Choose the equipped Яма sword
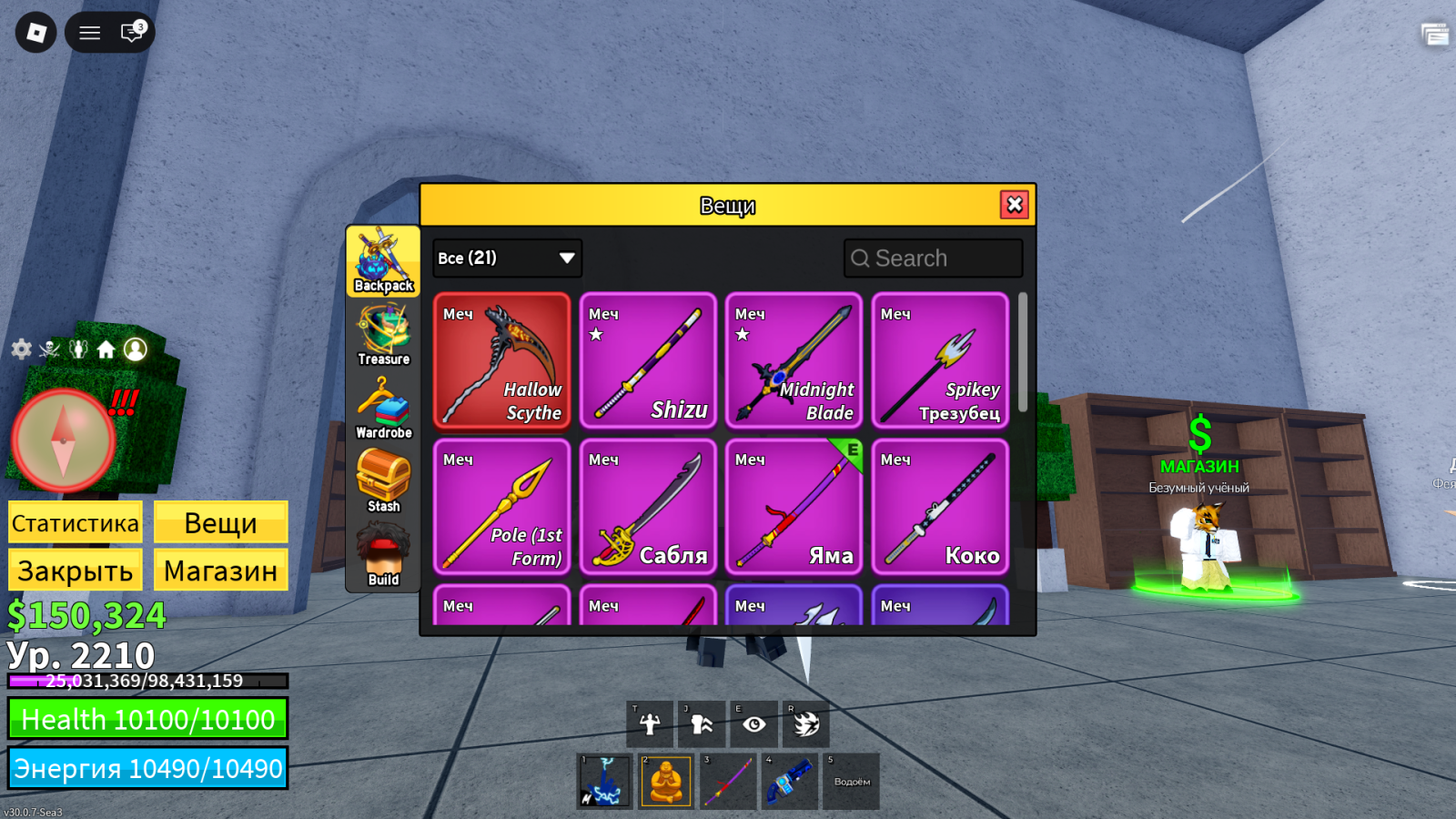Screen dimensions: 1456x819 (x=794, y=507)
